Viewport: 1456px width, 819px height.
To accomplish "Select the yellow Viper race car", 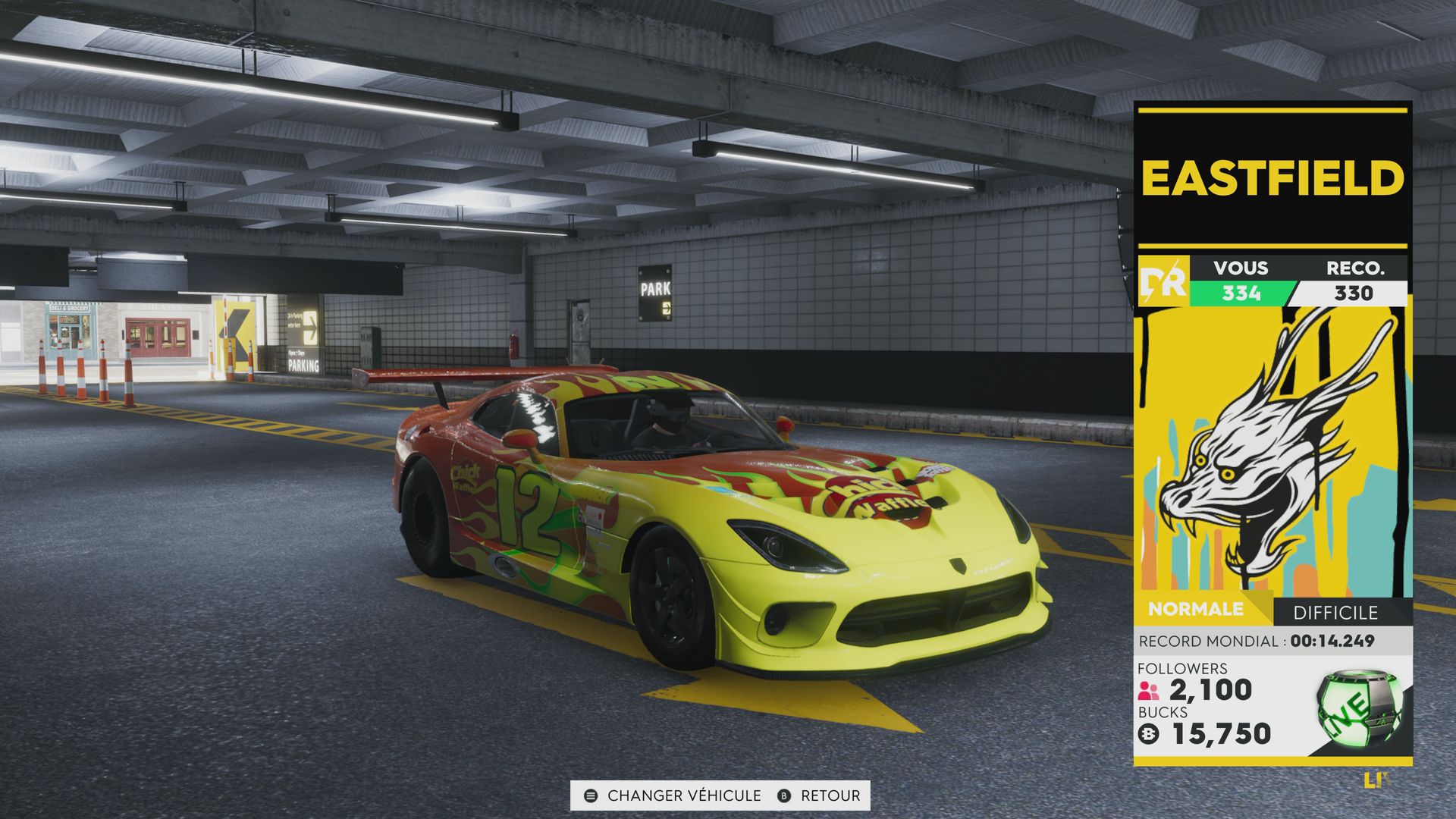I will coord(720,531).
